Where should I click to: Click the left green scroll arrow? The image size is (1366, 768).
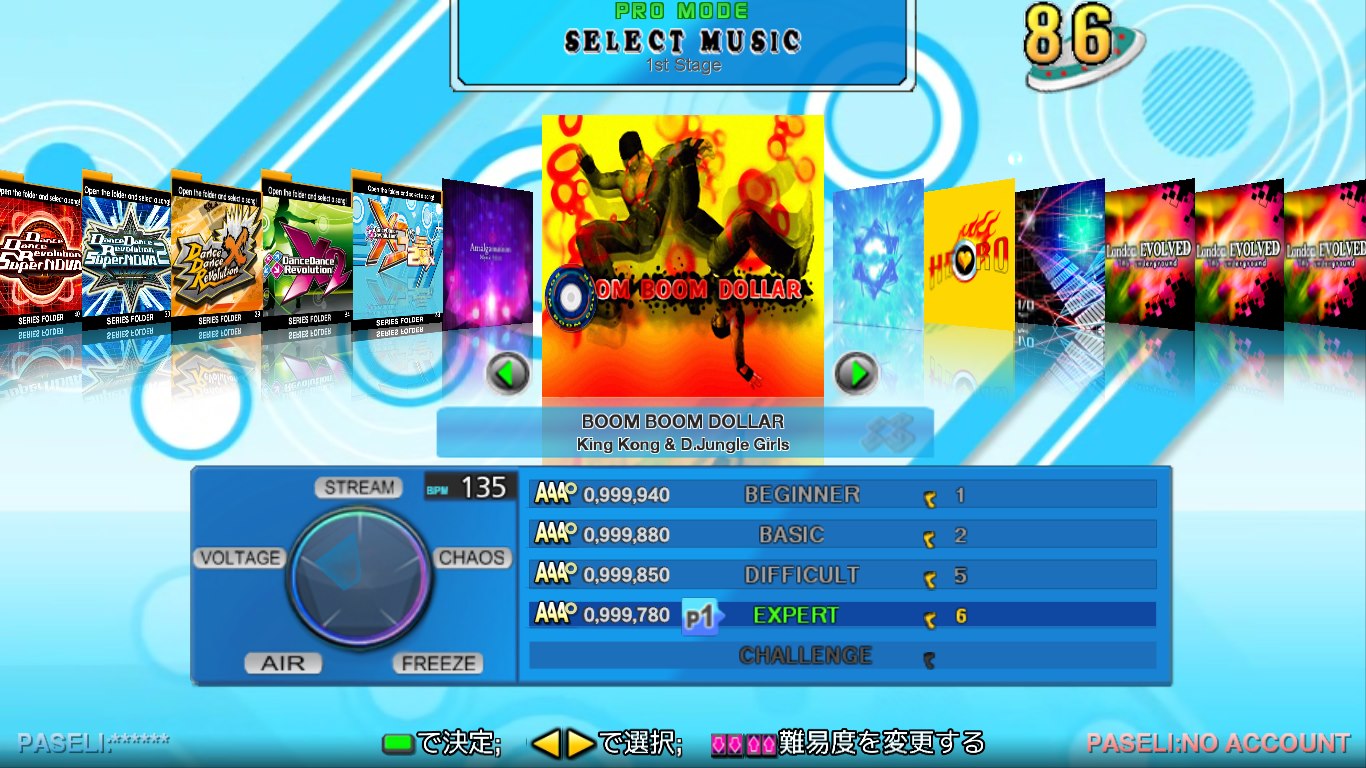tap(508, 372)
